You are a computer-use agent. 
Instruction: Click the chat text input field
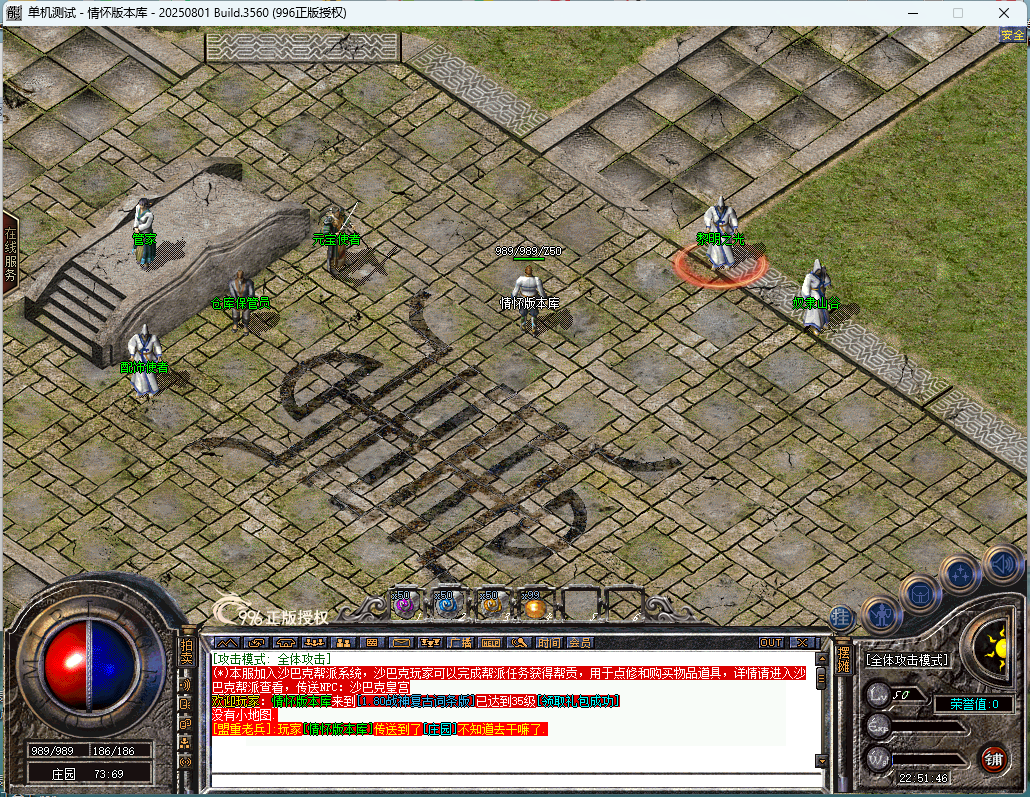(510, 779)
